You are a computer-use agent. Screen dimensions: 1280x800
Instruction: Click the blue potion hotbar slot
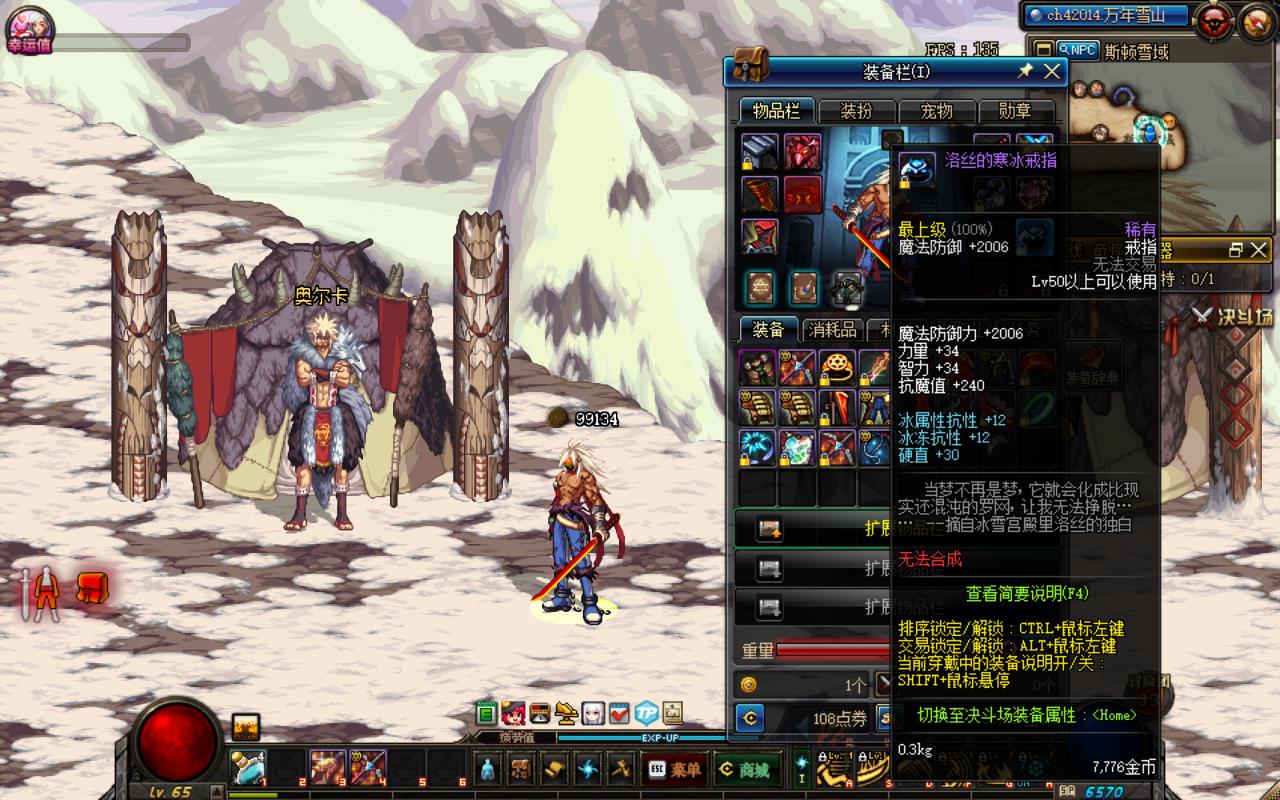coord(247,768)
